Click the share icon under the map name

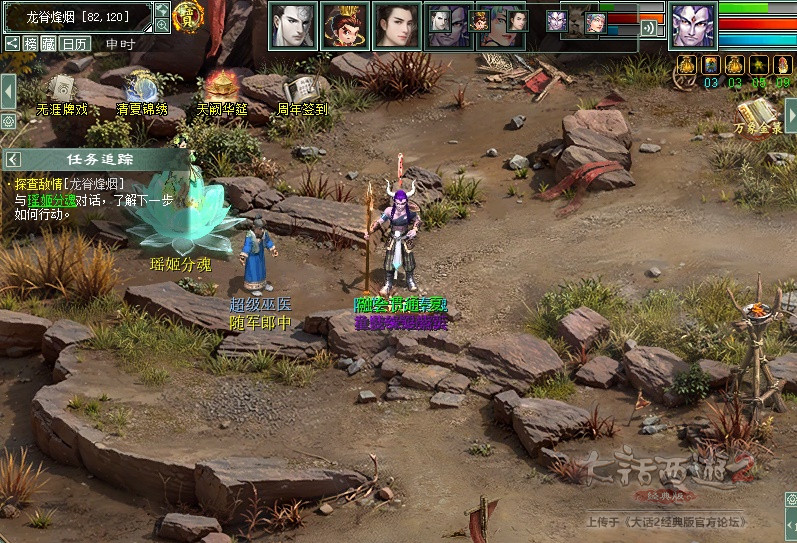point(12,44)
